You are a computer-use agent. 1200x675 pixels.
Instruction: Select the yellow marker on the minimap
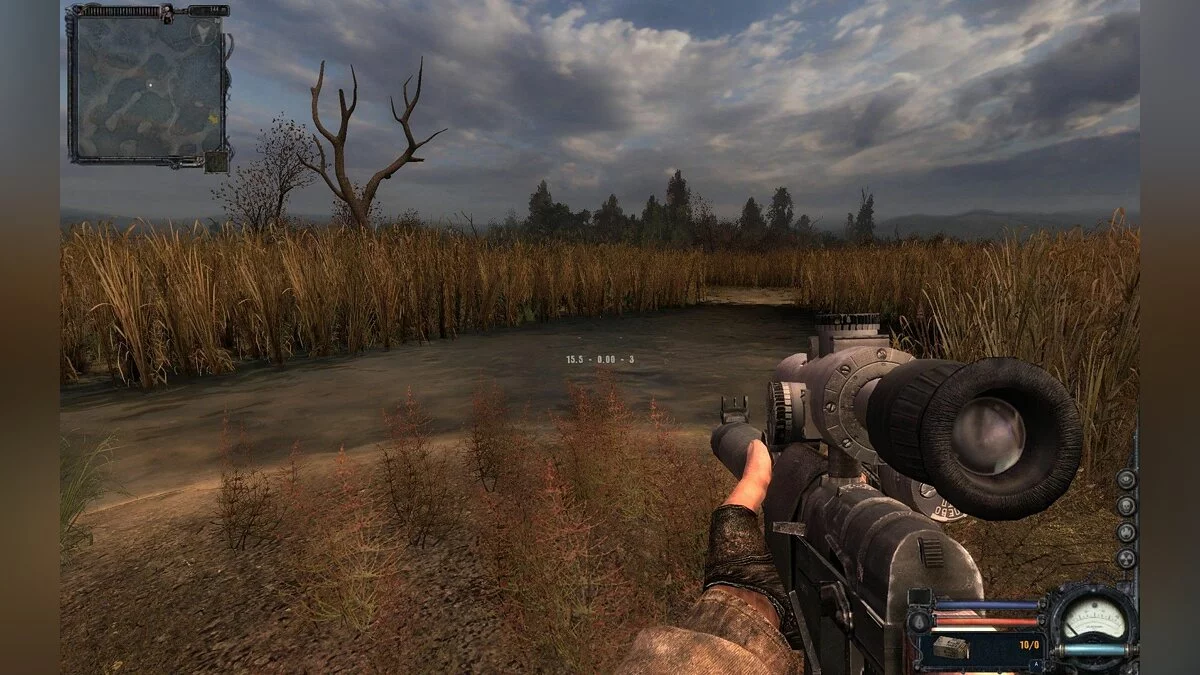(x=214, y=119)
